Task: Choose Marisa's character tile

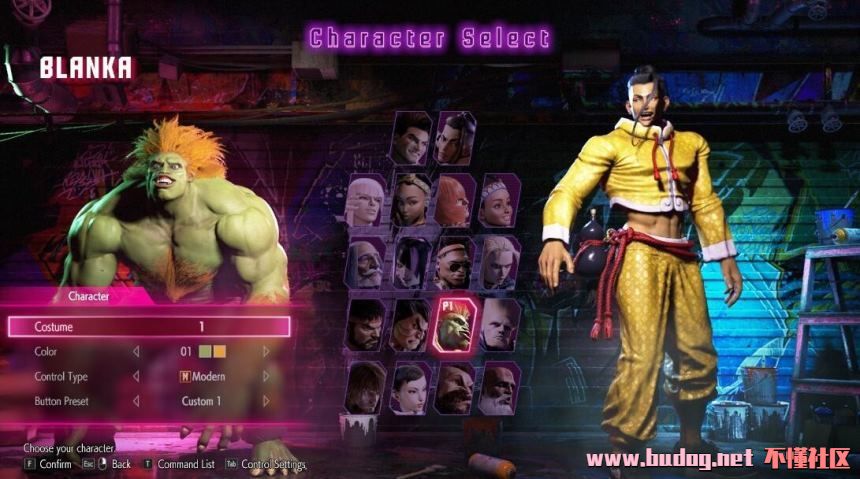Action: click(456, 201)
